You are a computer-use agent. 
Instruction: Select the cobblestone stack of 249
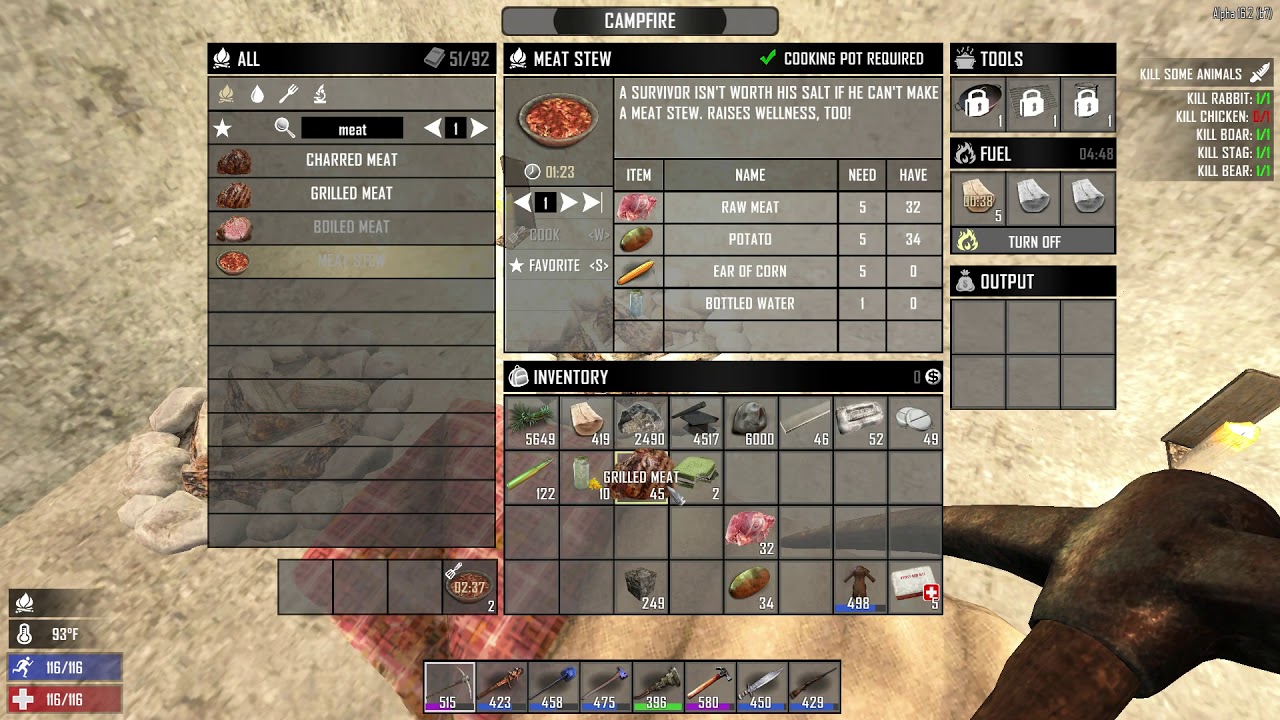[641, 587]
